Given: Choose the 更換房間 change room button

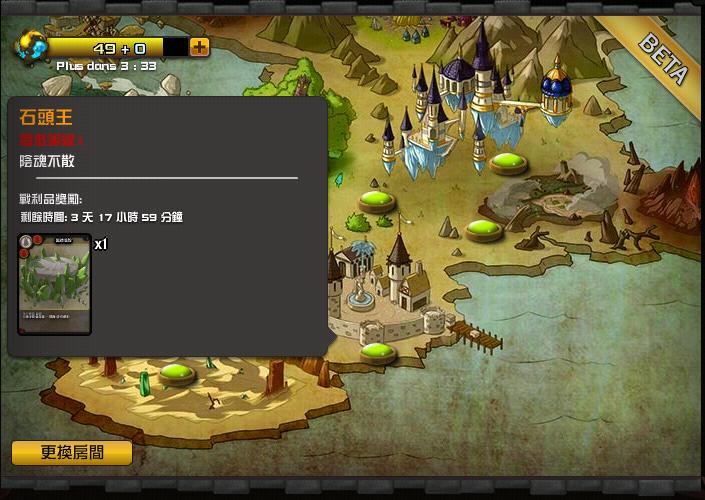Looking at the screenshot, I should click(72, 452).
